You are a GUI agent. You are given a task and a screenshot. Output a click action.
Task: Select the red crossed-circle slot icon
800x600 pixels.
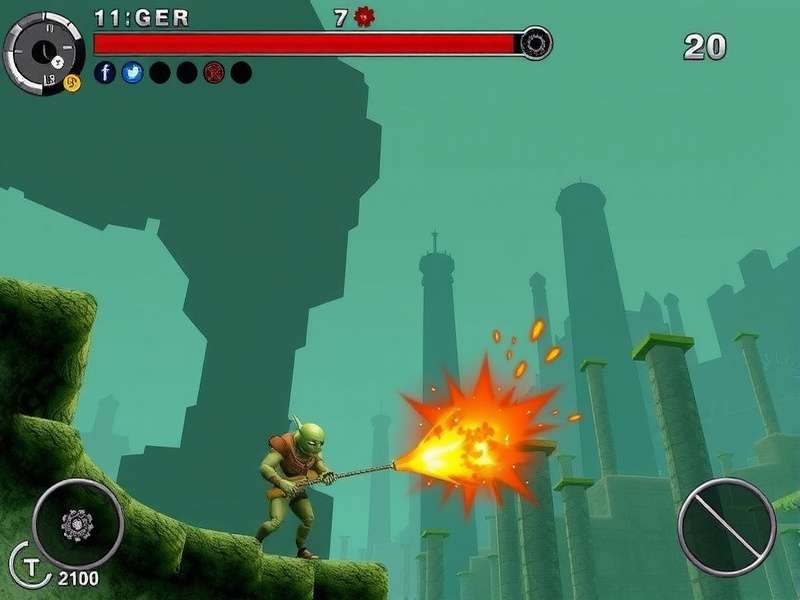(x=214, y=73)
